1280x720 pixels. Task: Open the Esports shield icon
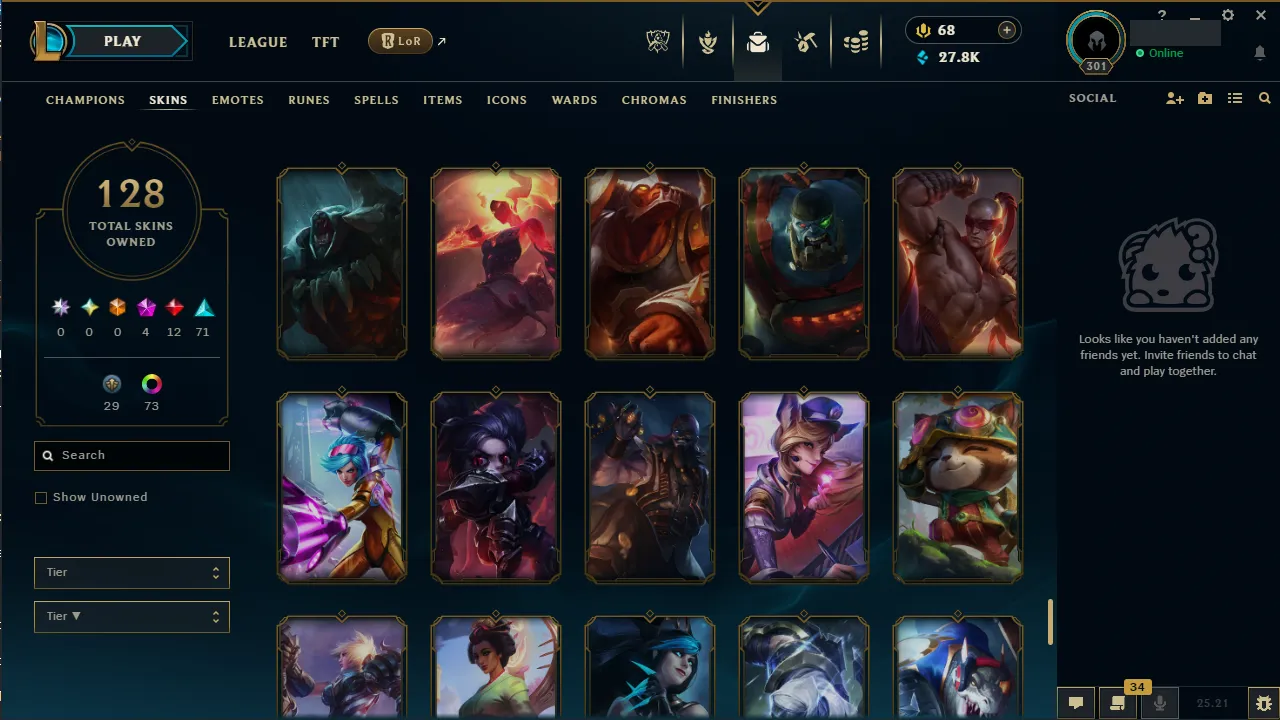(x=658, y=42)
